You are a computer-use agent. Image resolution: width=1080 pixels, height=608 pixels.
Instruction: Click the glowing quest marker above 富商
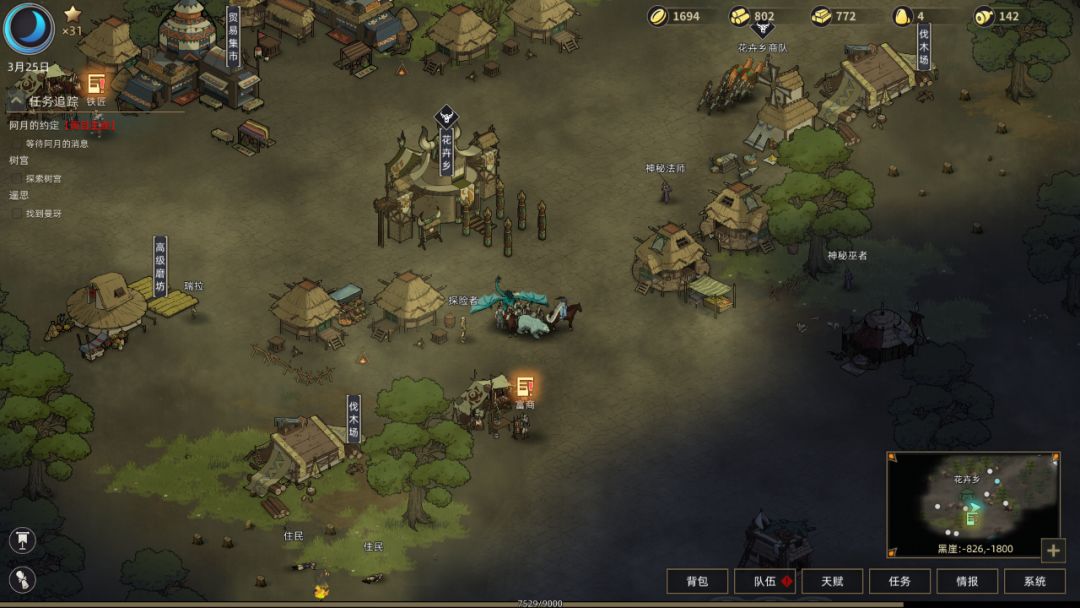[x=524, y=387]
